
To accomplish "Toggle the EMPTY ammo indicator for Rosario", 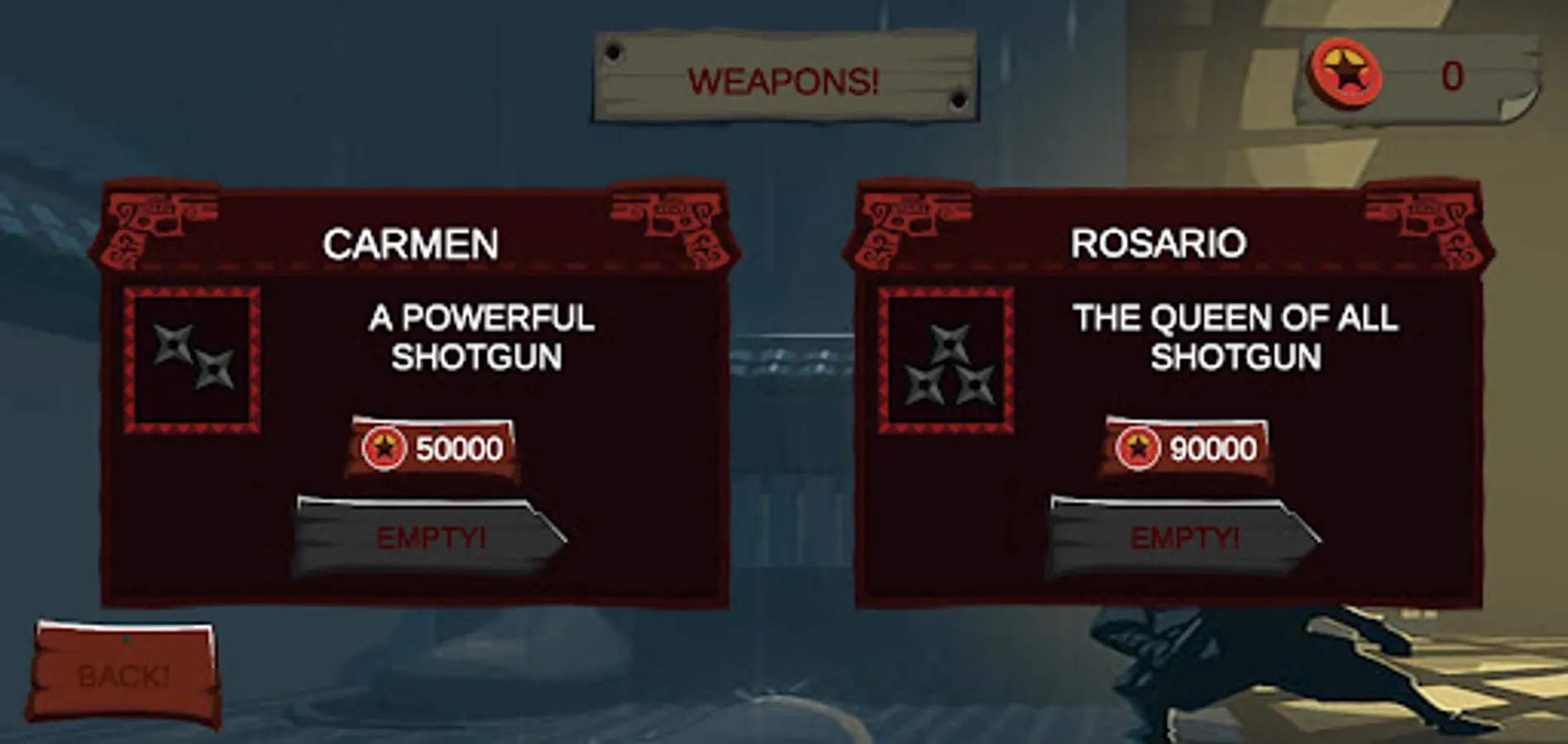I will coord(1183,537).
